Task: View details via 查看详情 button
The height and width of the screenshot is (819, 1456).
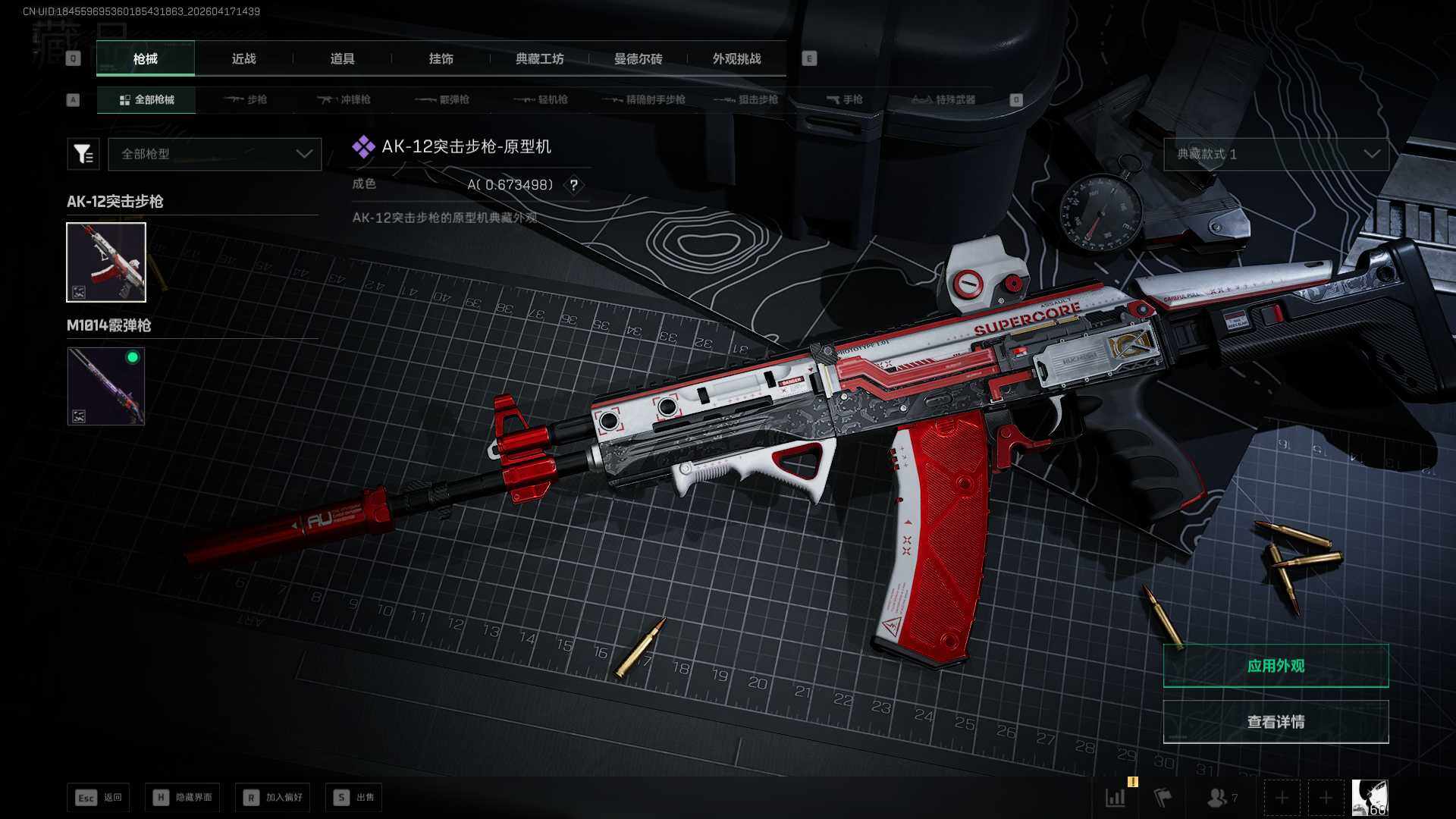Action: [x=1276, y=722]
